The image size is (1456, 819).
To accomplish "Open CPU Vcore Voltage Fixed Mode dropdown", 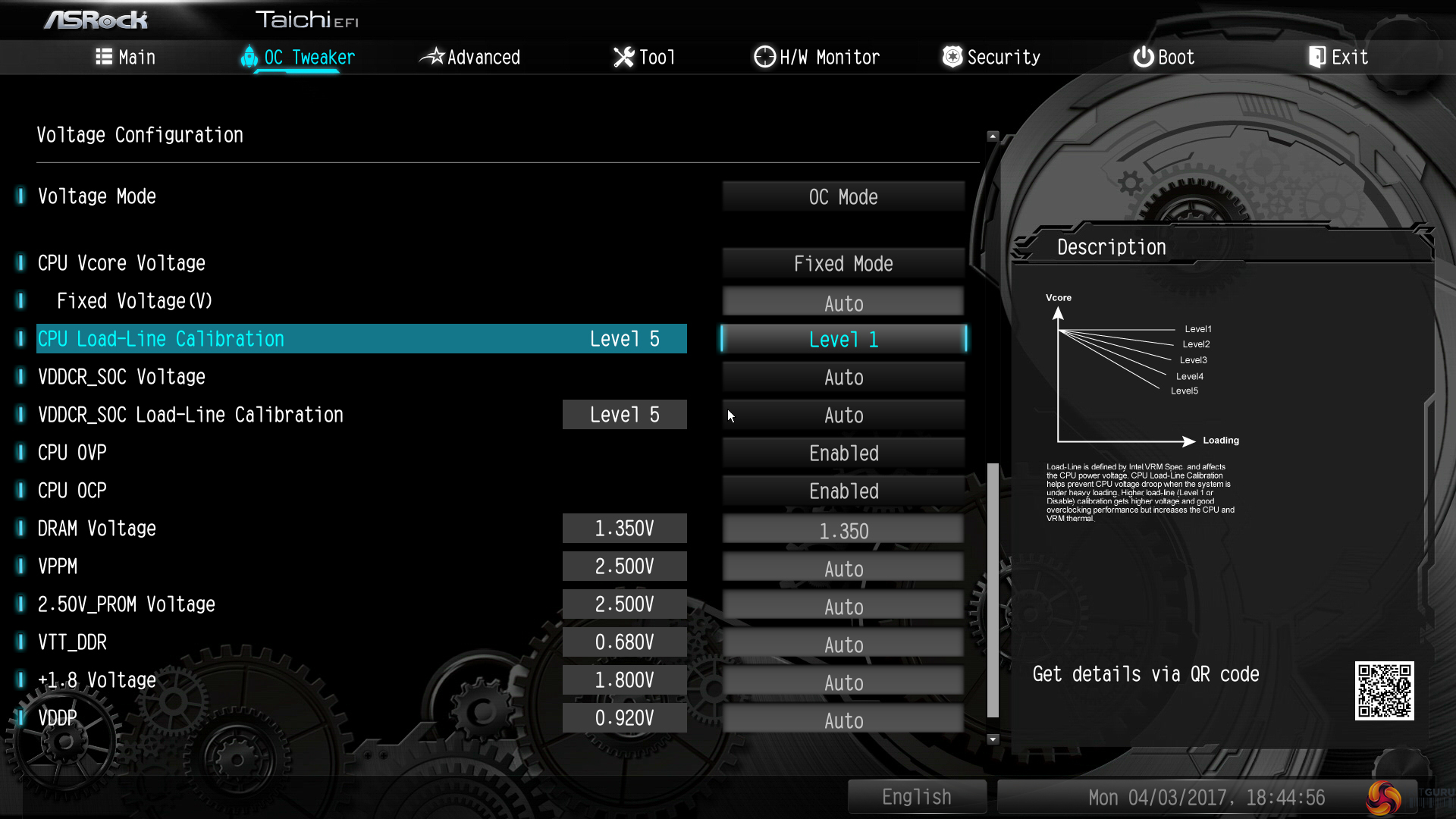I will (x=843, y=264).
